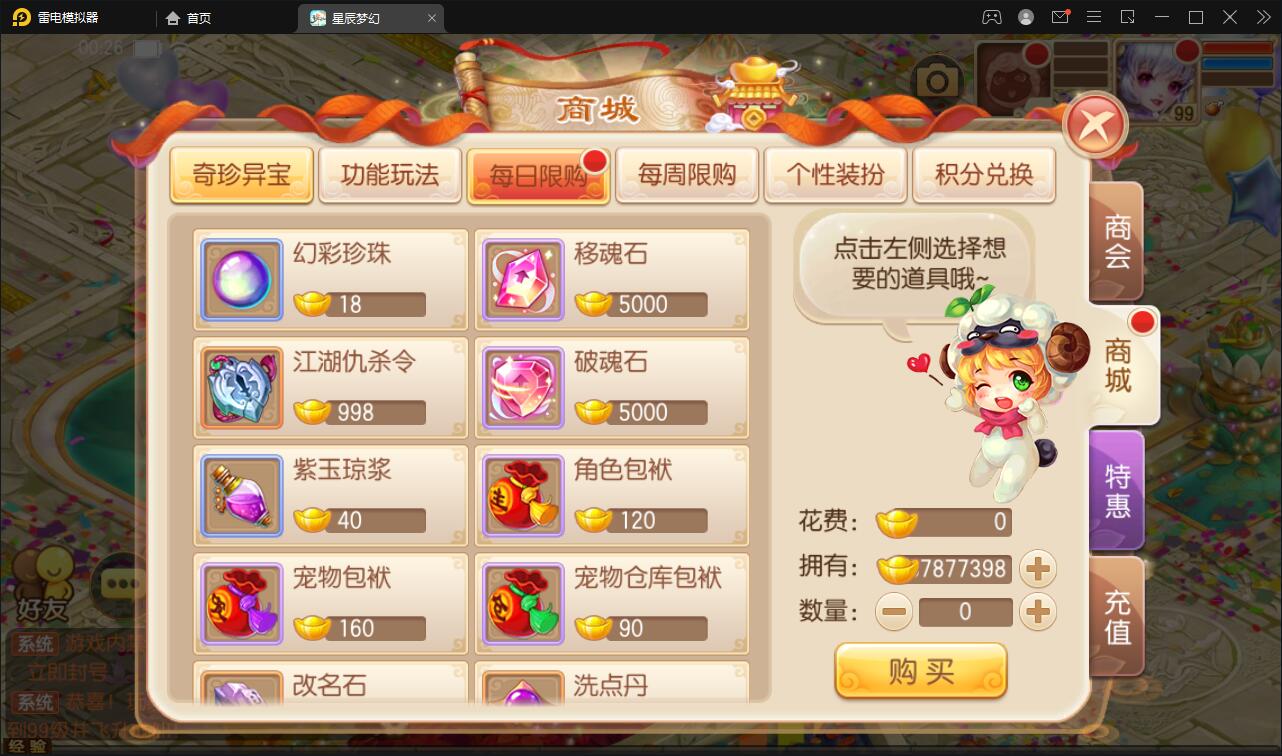Screen dimensions: 1282x756
Task: Select the 移魂石 gem item icon
Action: pyautogui.click(x=523, y=279)
